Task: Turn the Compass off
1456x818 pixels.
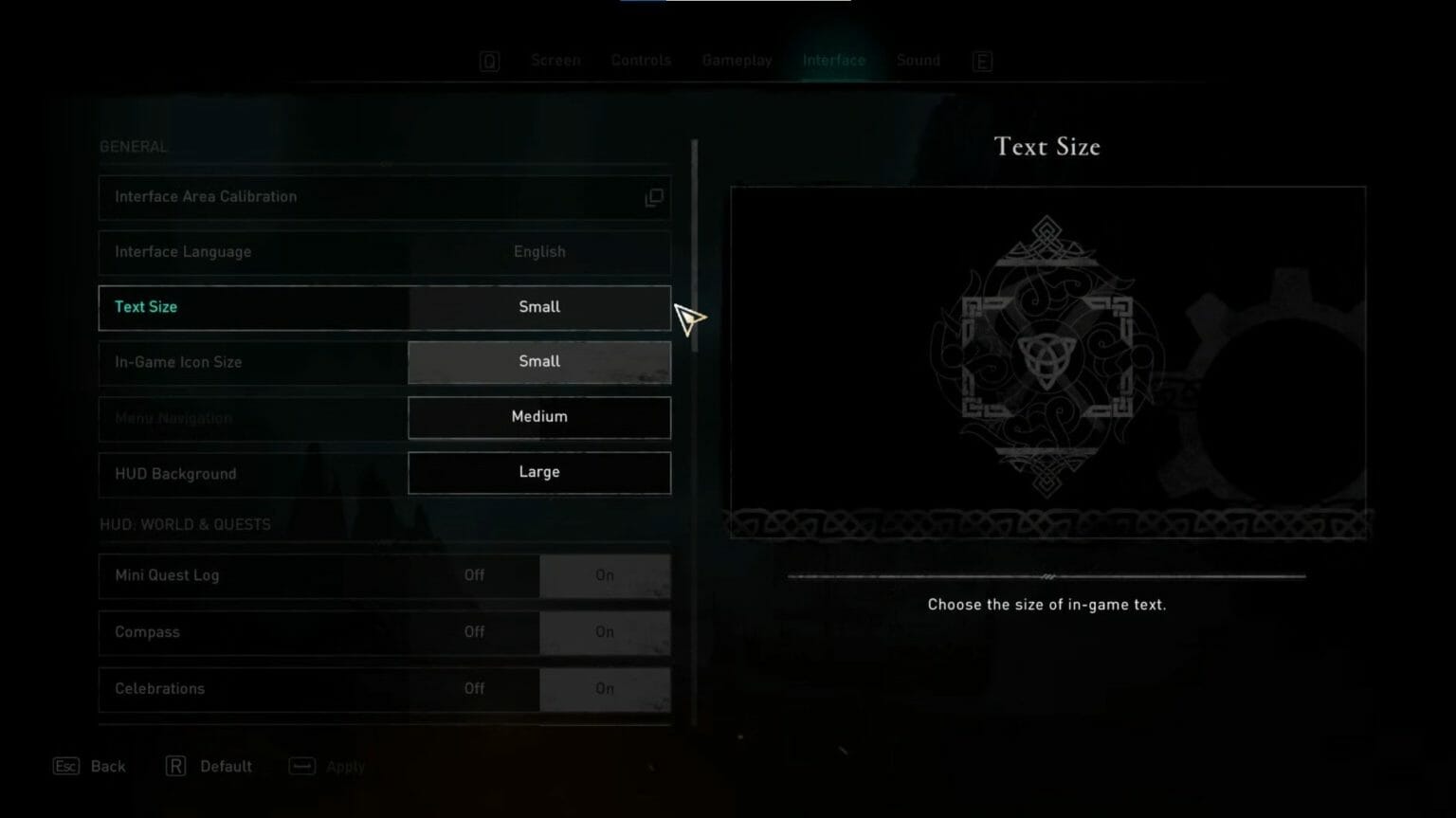Action: tap(474, 632)
